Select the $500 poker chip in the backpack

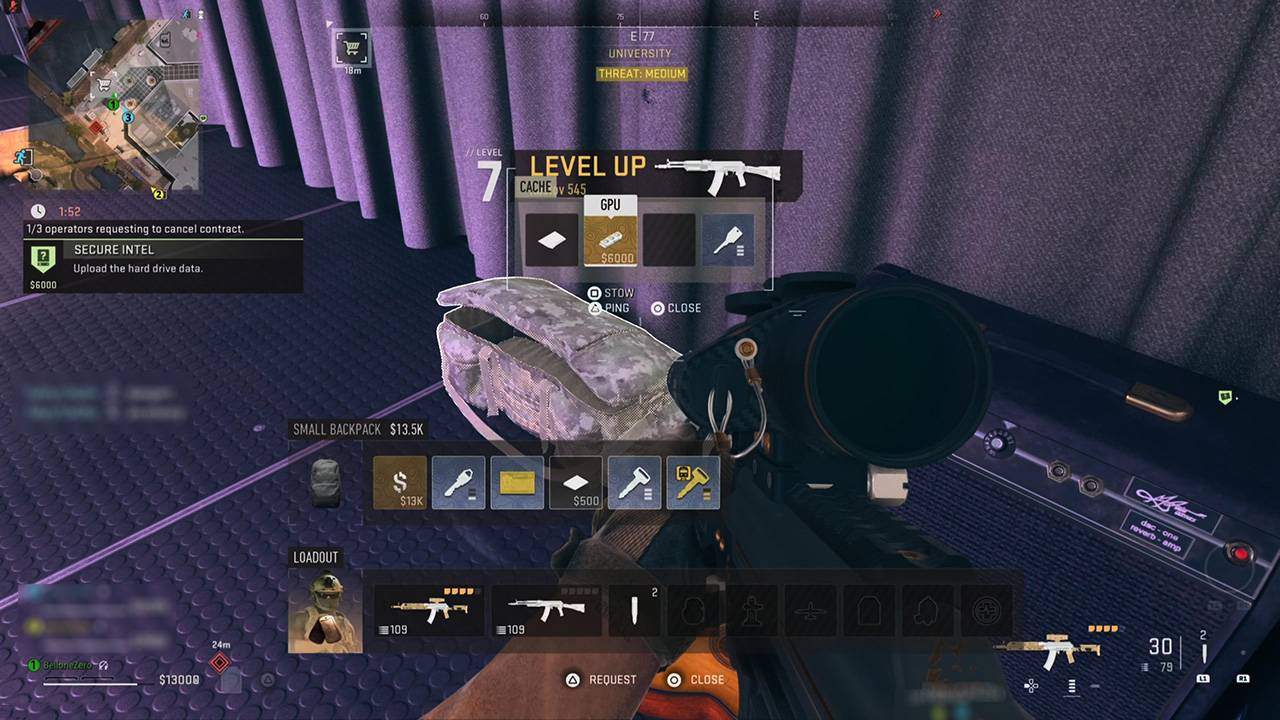pyautogui.click(x=575, y=482)
